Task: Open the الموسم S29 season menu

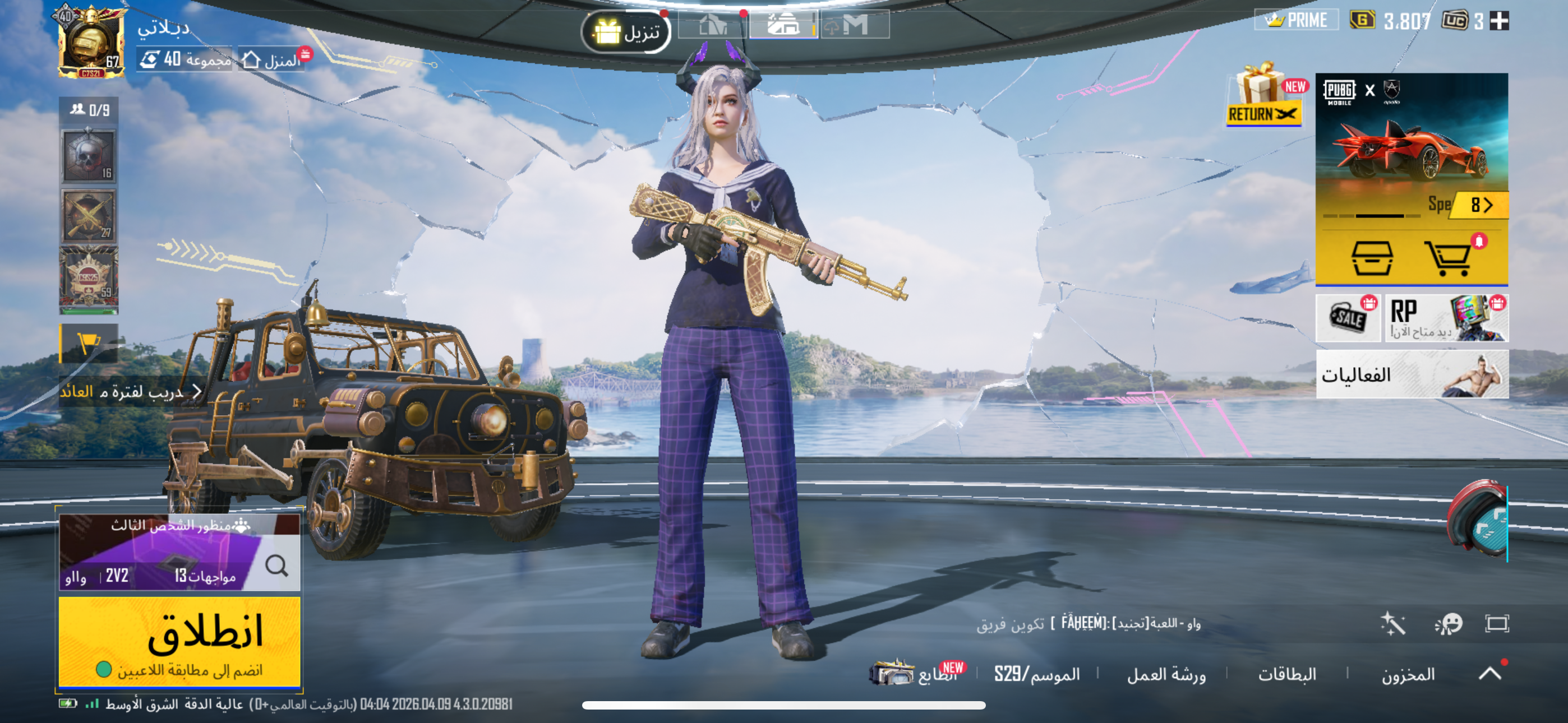Action: 1036,674
